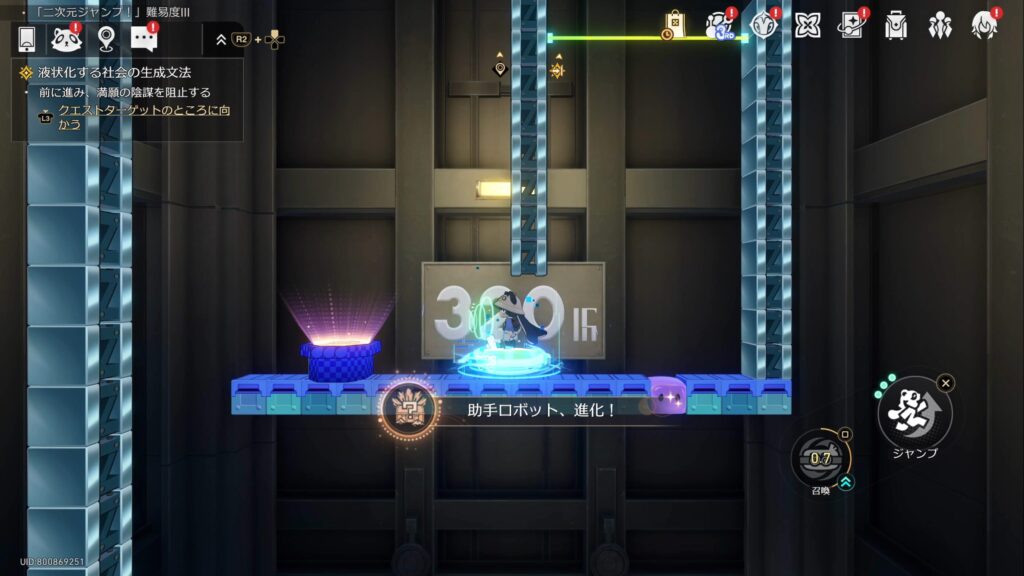1024x576 pixels.
Task: Open the diamond-framed face emblem icon
Action: pos(764,25)
